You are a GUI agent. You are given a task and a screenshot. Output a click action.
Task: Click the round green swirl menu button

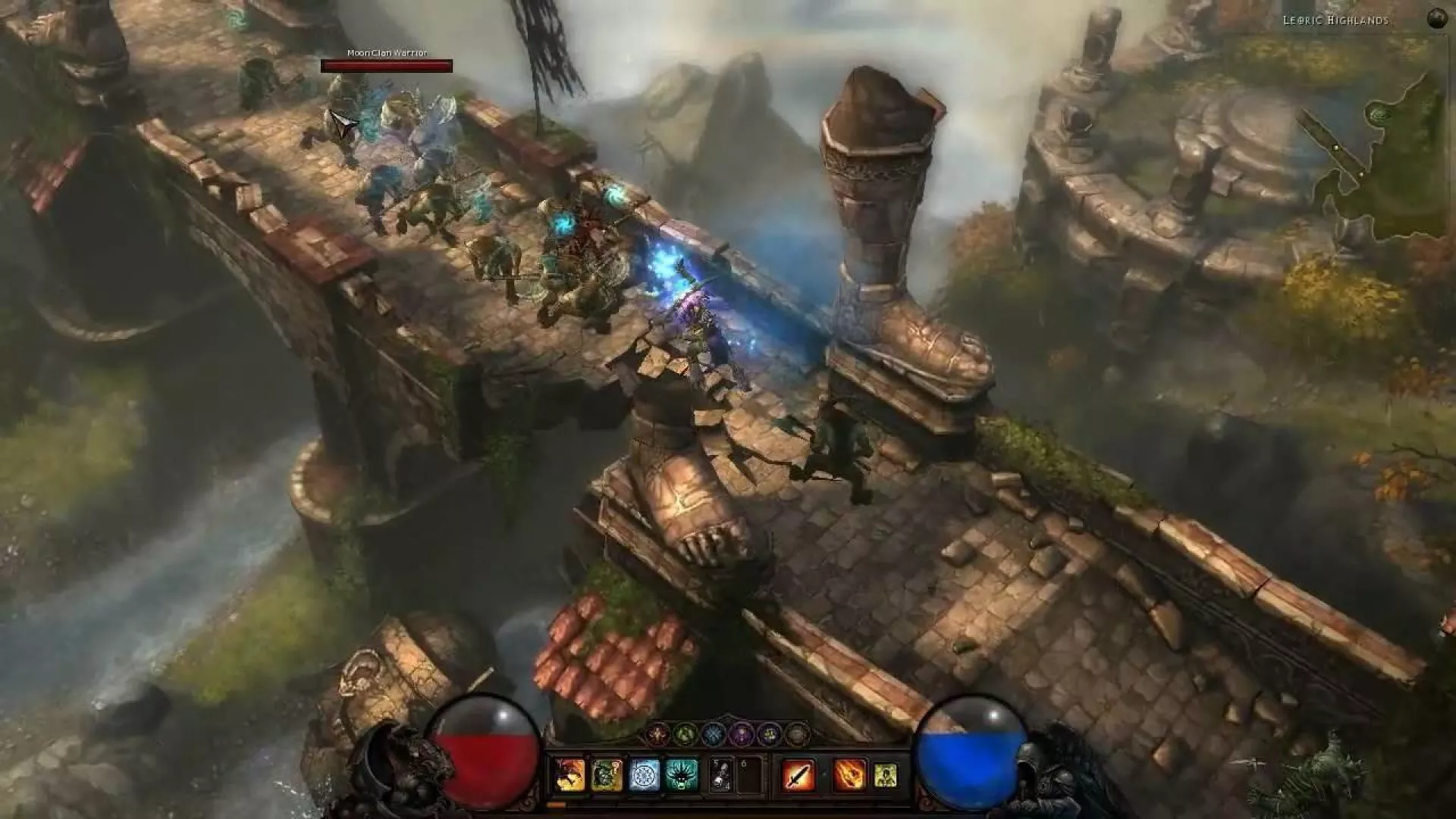686,734
